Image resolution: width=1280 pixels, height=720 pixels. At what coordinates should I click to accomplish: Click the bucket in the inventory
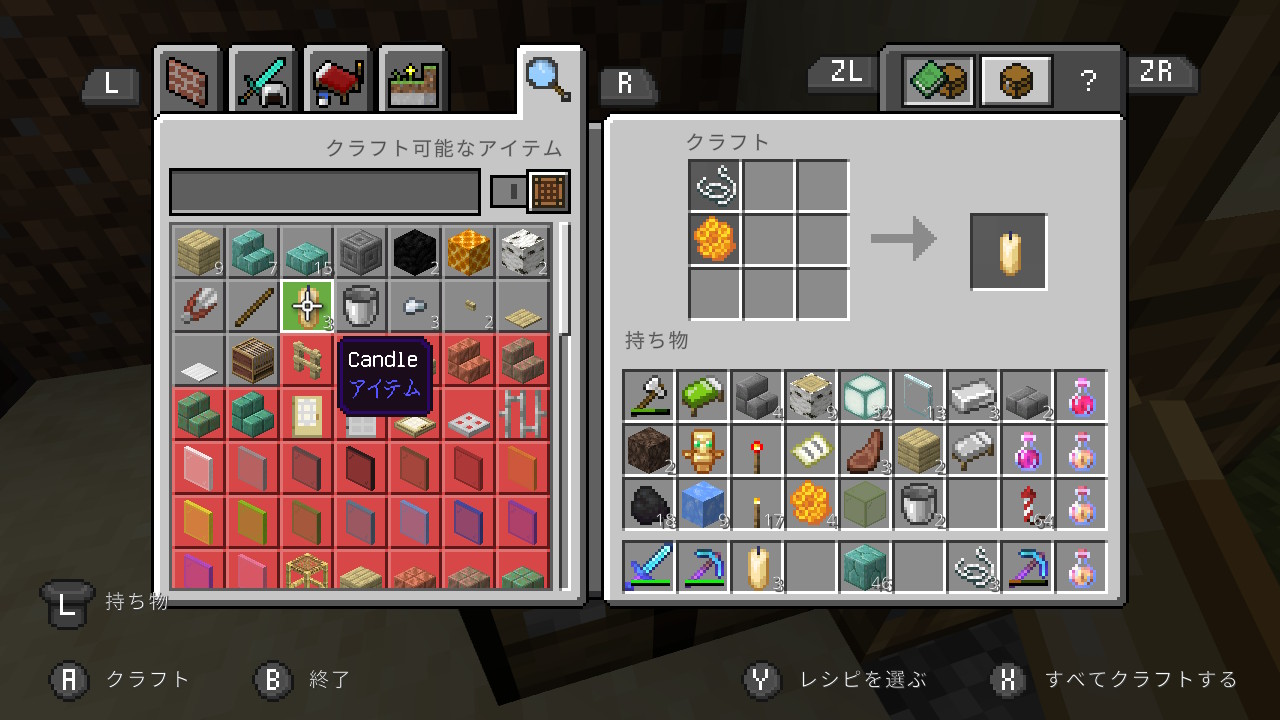click(x=920, y=504)
